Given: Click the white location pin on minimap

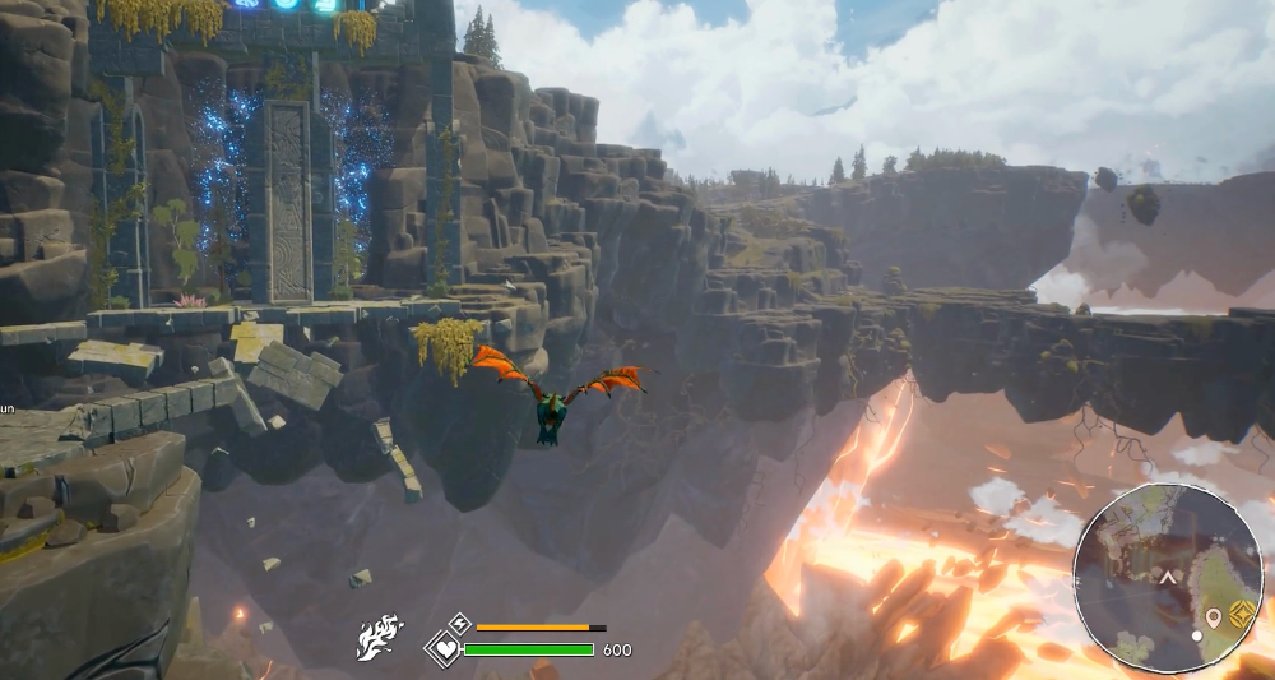Looking at the screenshot, I should coord(1215,616).
